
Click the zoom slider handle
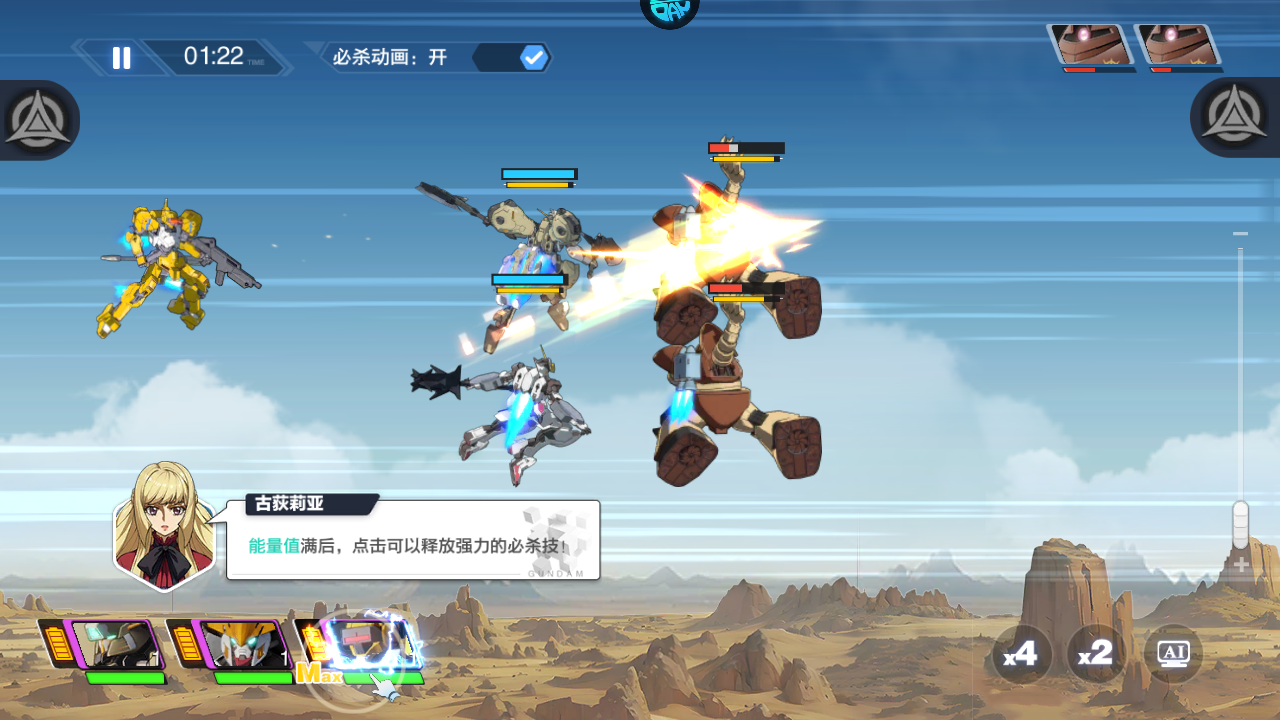[1240, 523]
